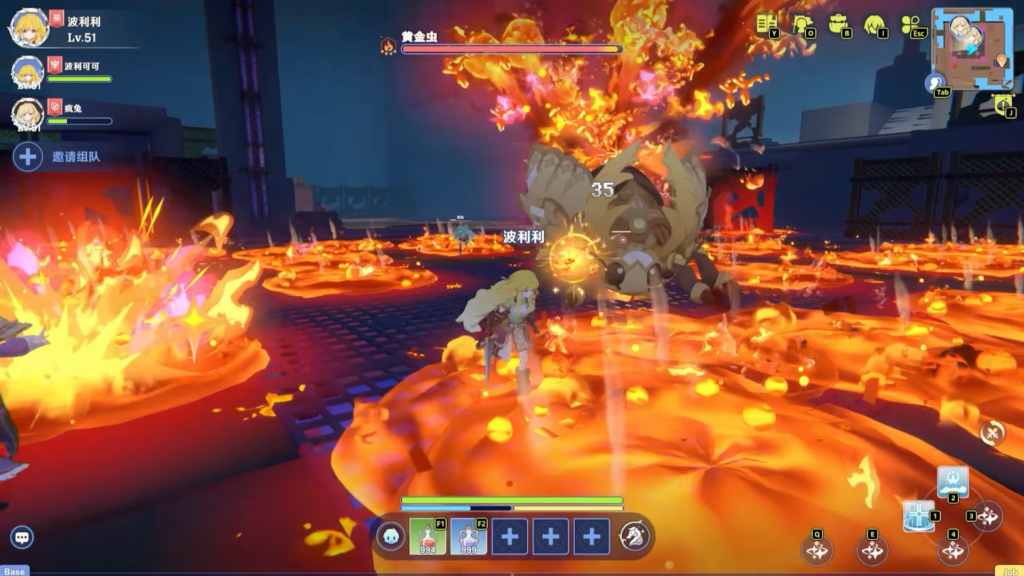Click the blue social button beside minimap
The width and height of the screenshot is (1024, 576).
936,83
